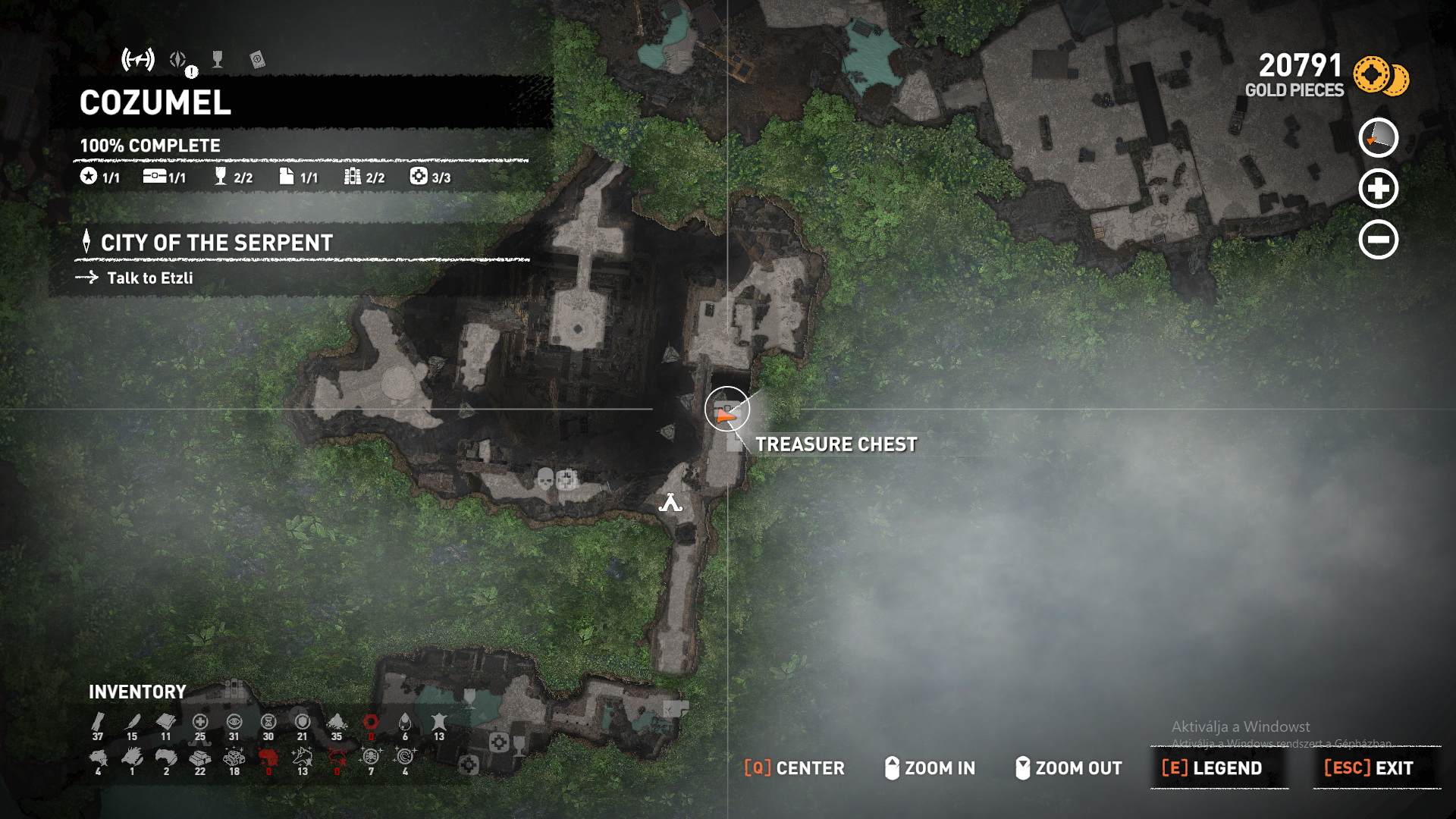This screenshot has width=1456, height=819.
Task: Select the base camp tent marker
Action: pos(670,502)
